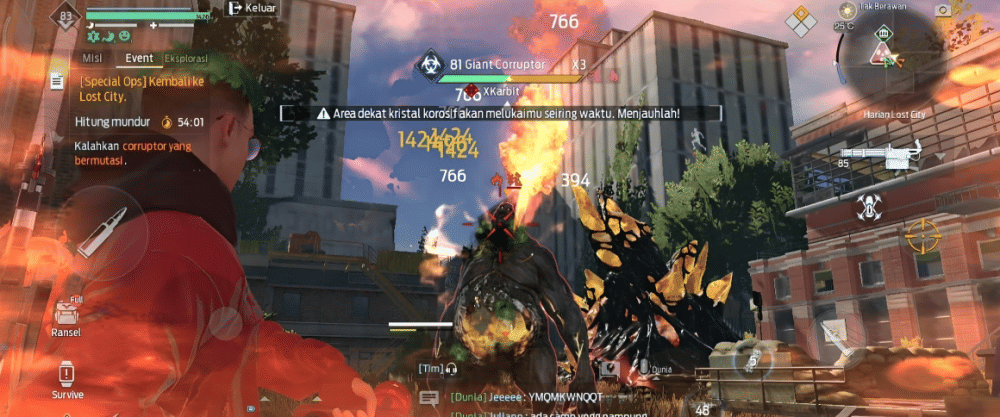The image size is (1000, 417).
Task: Tap the skull gas mask icon
Action: pyautogui.click(x=868, y=207)
